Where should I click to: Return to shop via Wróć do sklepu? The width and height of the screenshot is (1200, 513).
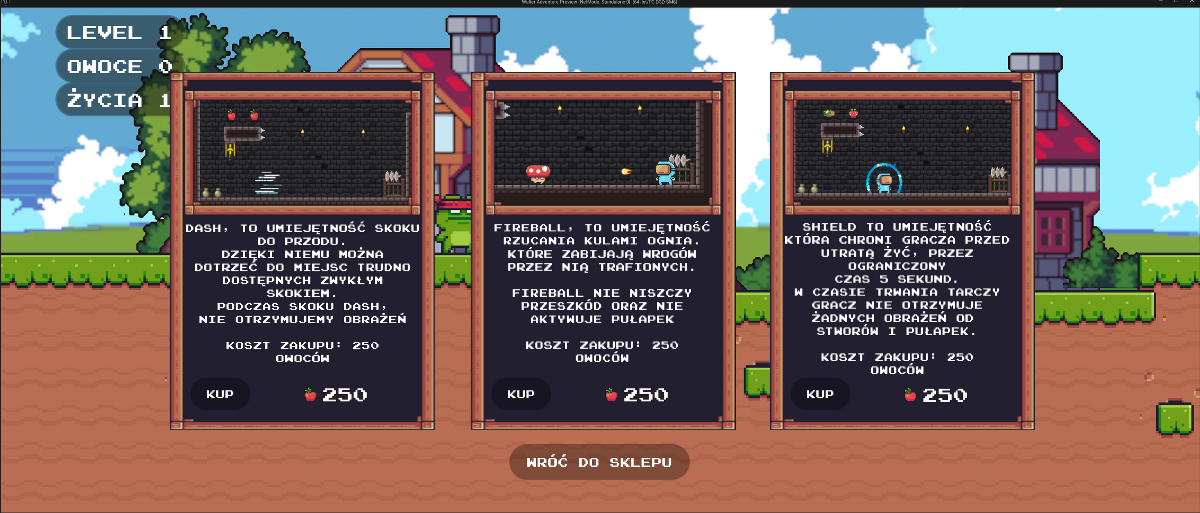click(599, 462)
